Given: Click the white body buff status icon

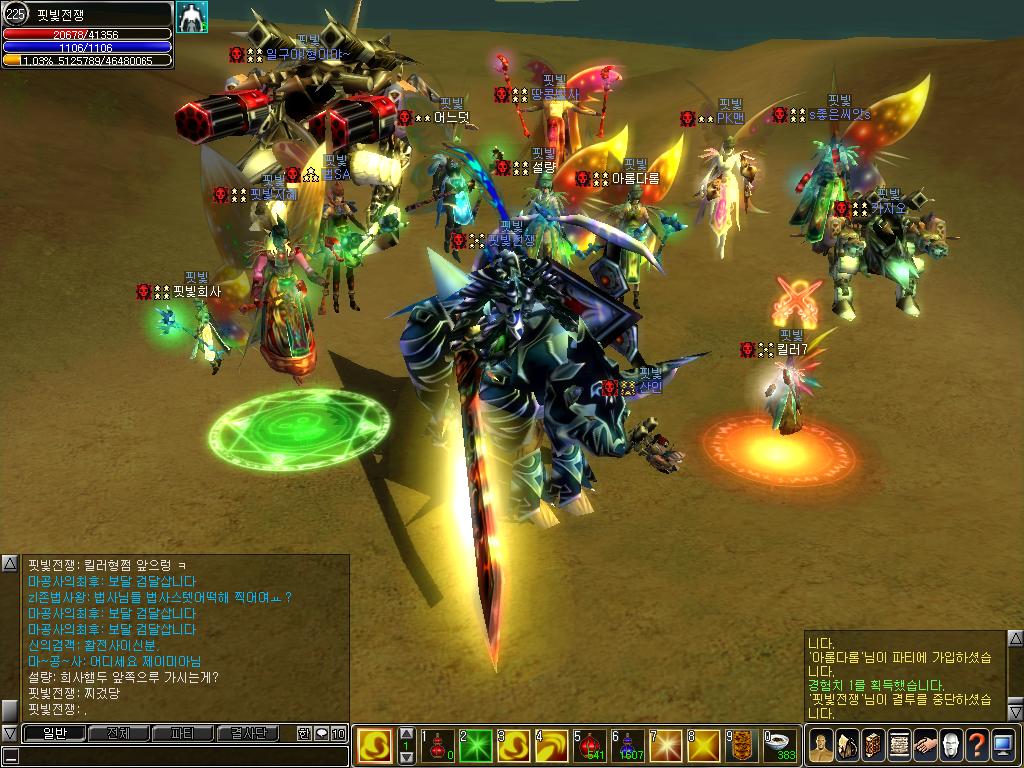Looking at the screenshot, I should [192, 17].
